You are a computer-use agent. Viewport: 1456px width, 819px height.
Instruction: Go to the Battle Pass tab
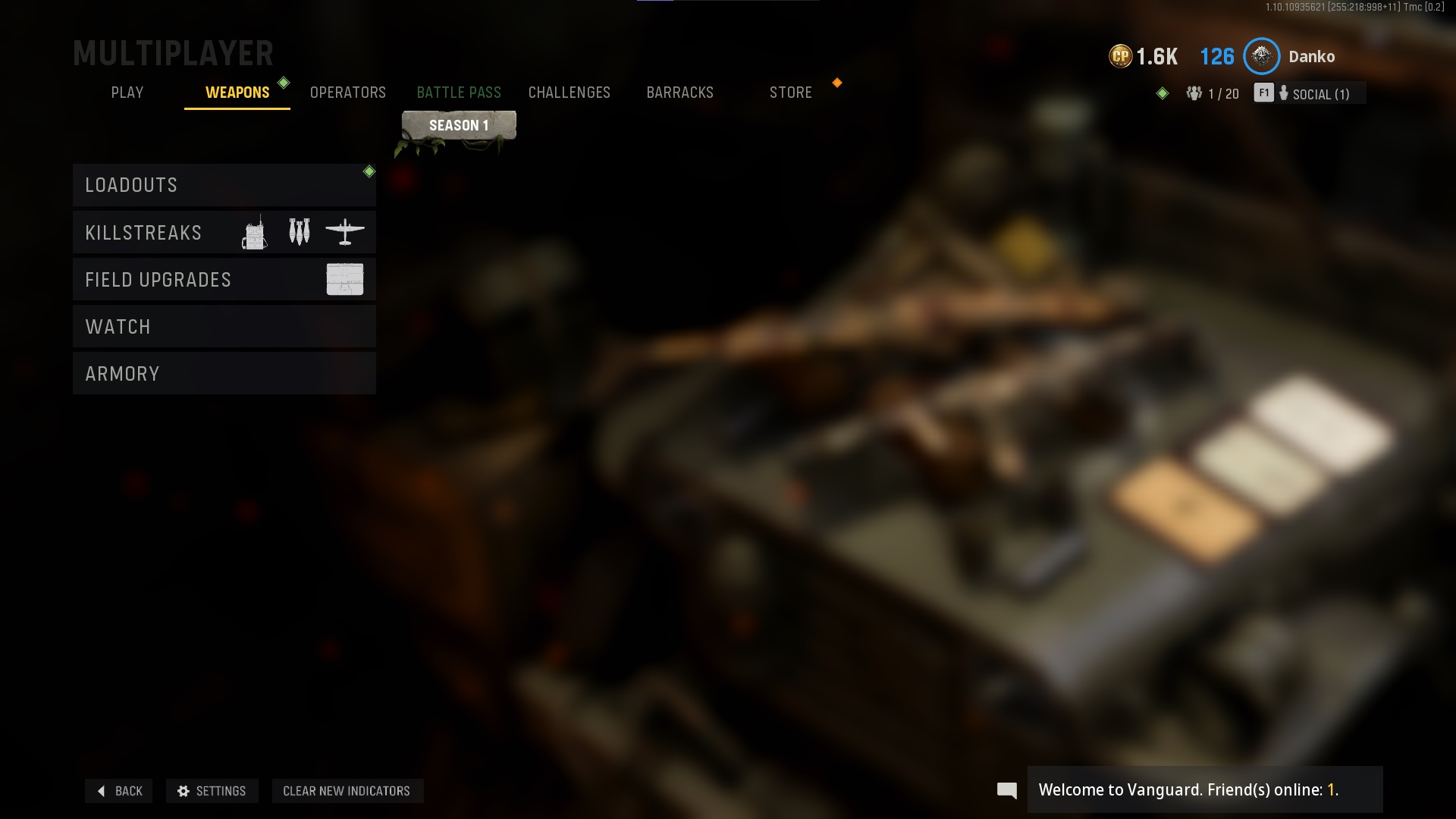coord(459,93)
